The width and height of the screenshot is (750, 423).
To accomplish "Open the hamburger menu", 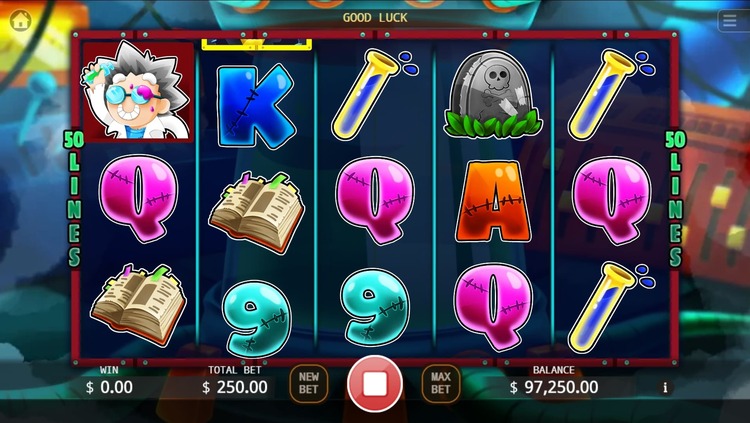I will pos(731,22).
